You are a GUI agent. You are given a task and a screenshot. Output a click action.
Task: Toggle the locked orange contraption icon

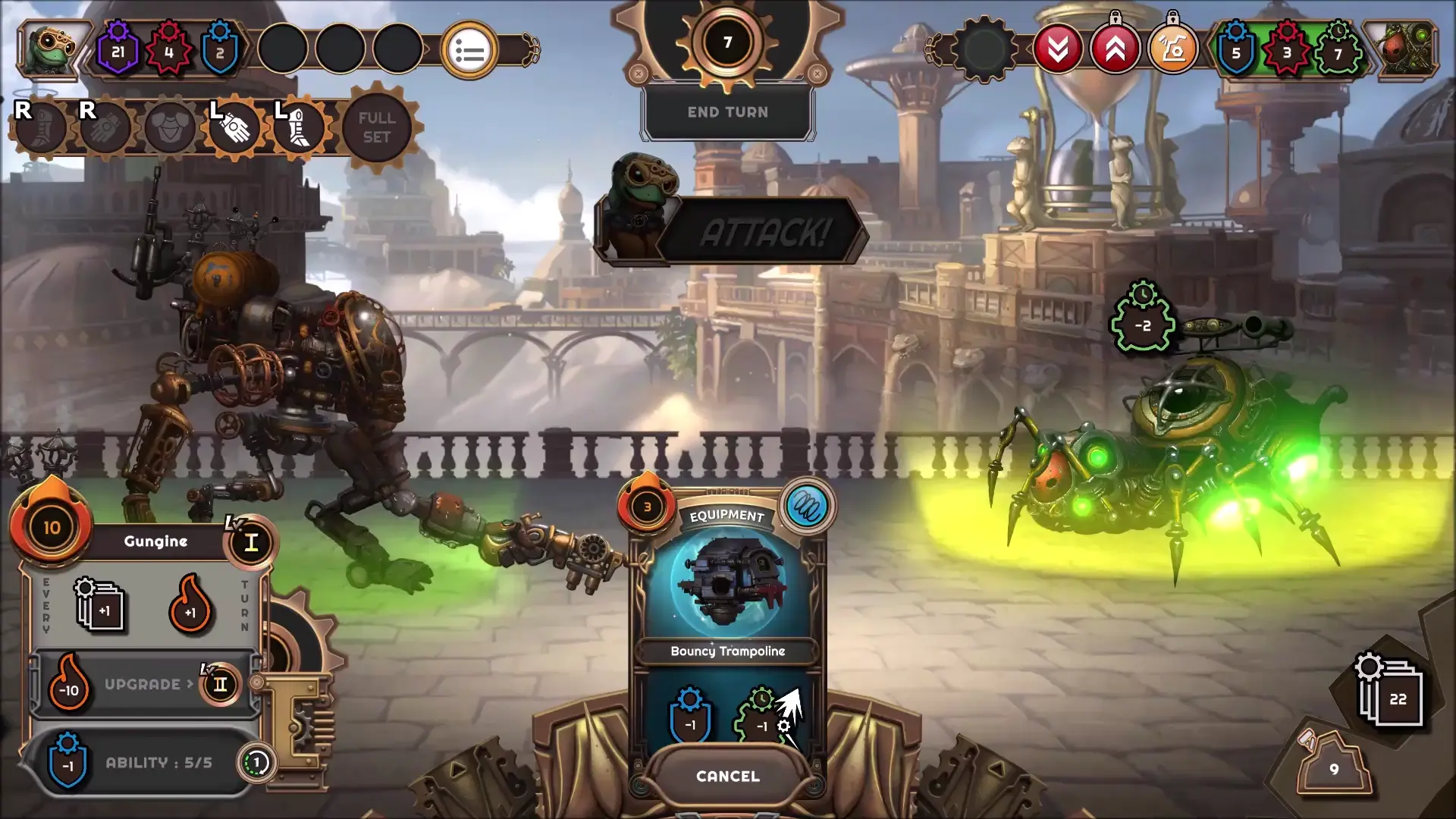[1174, 47]
